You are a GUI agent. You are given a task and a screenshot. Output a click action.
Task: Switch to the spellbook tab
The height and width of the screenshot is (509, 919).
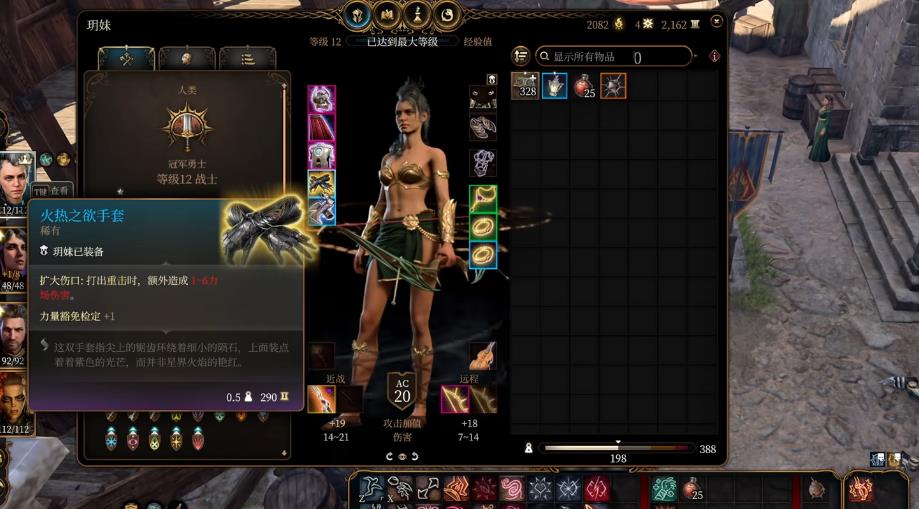click(386, 15)
